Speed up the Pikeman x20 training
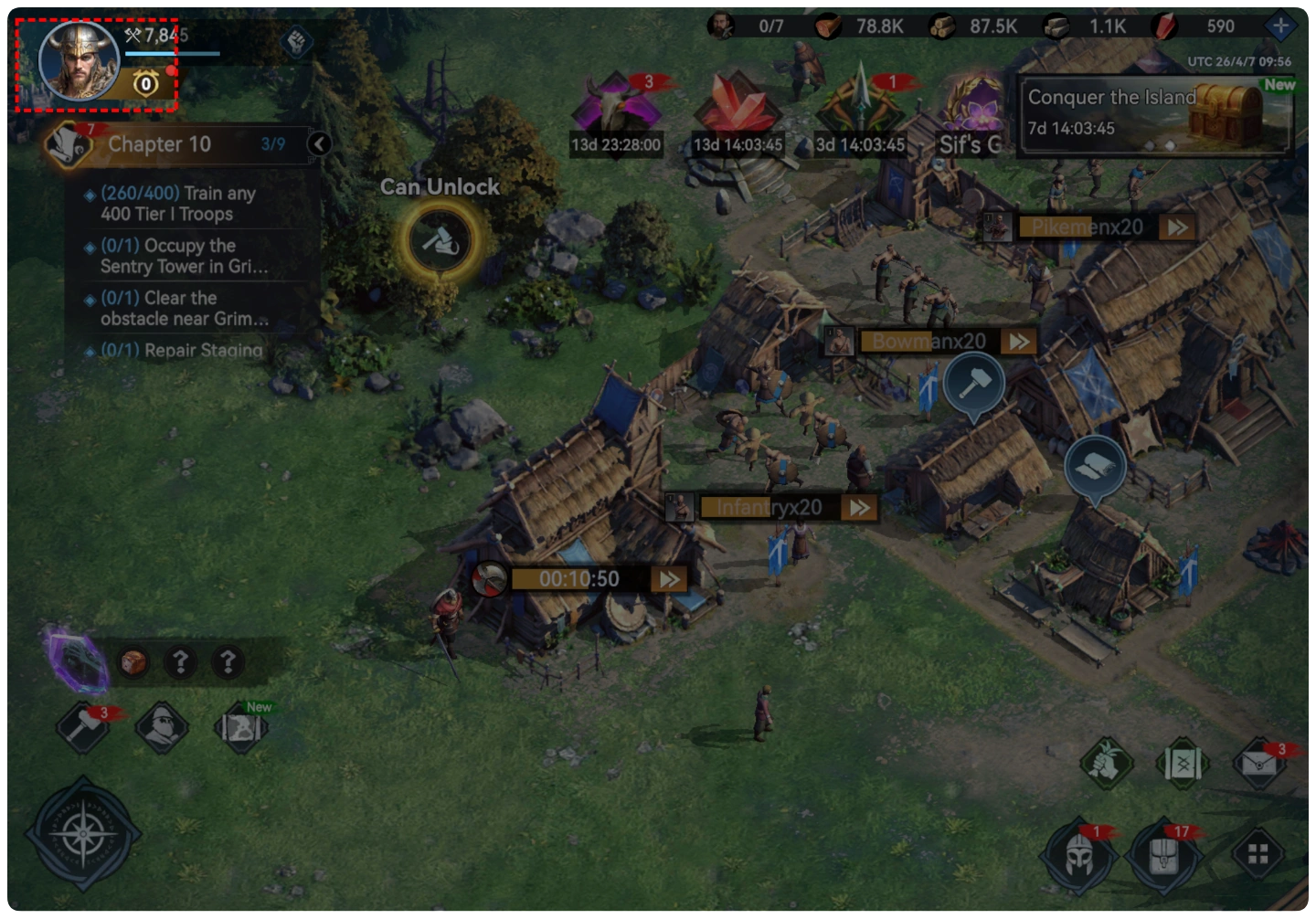This screenshot has height=919, width=1316. [x=1177, y=227]
